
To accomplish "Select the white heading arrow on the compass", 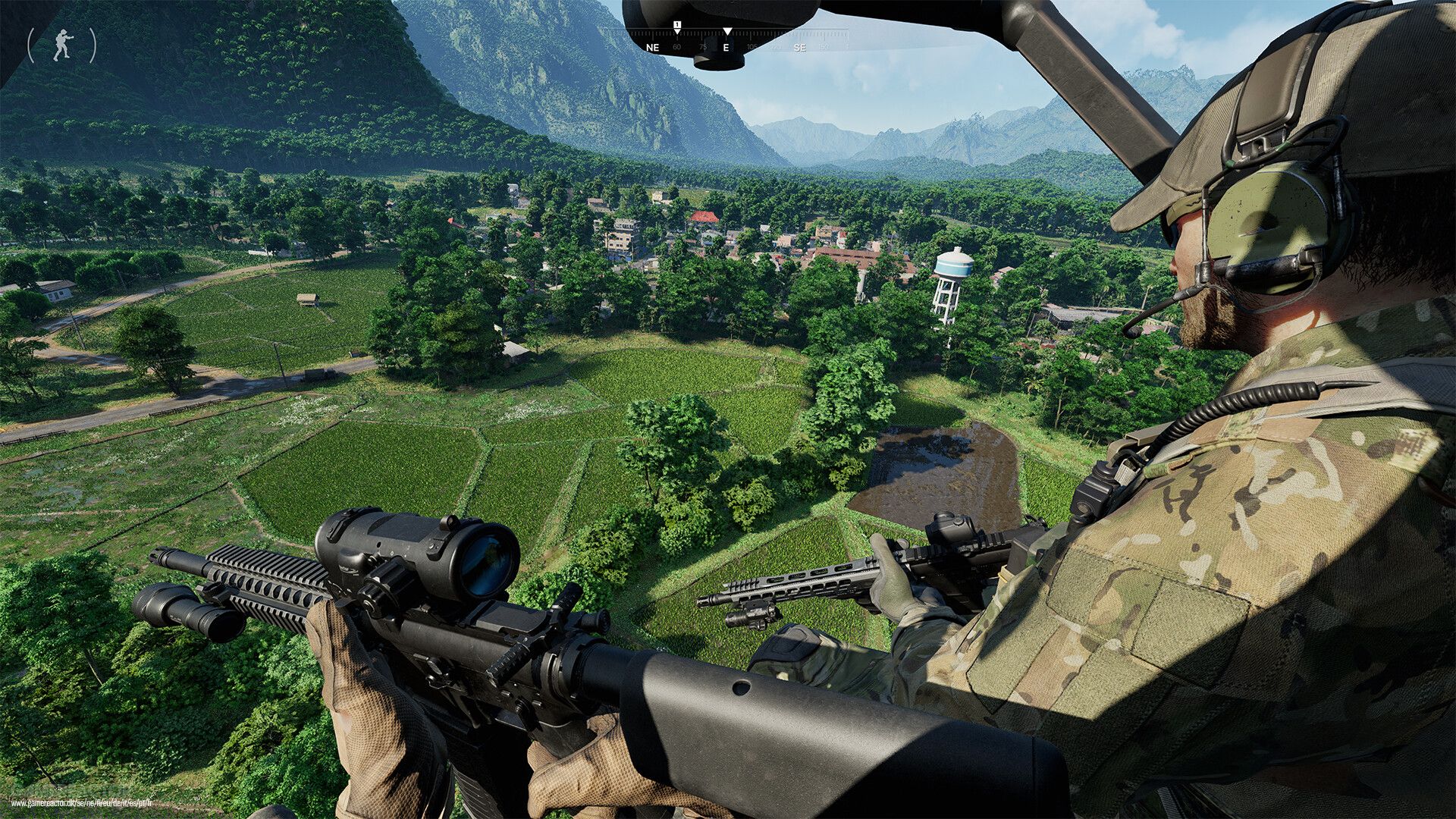I will [x=728, y=31].
